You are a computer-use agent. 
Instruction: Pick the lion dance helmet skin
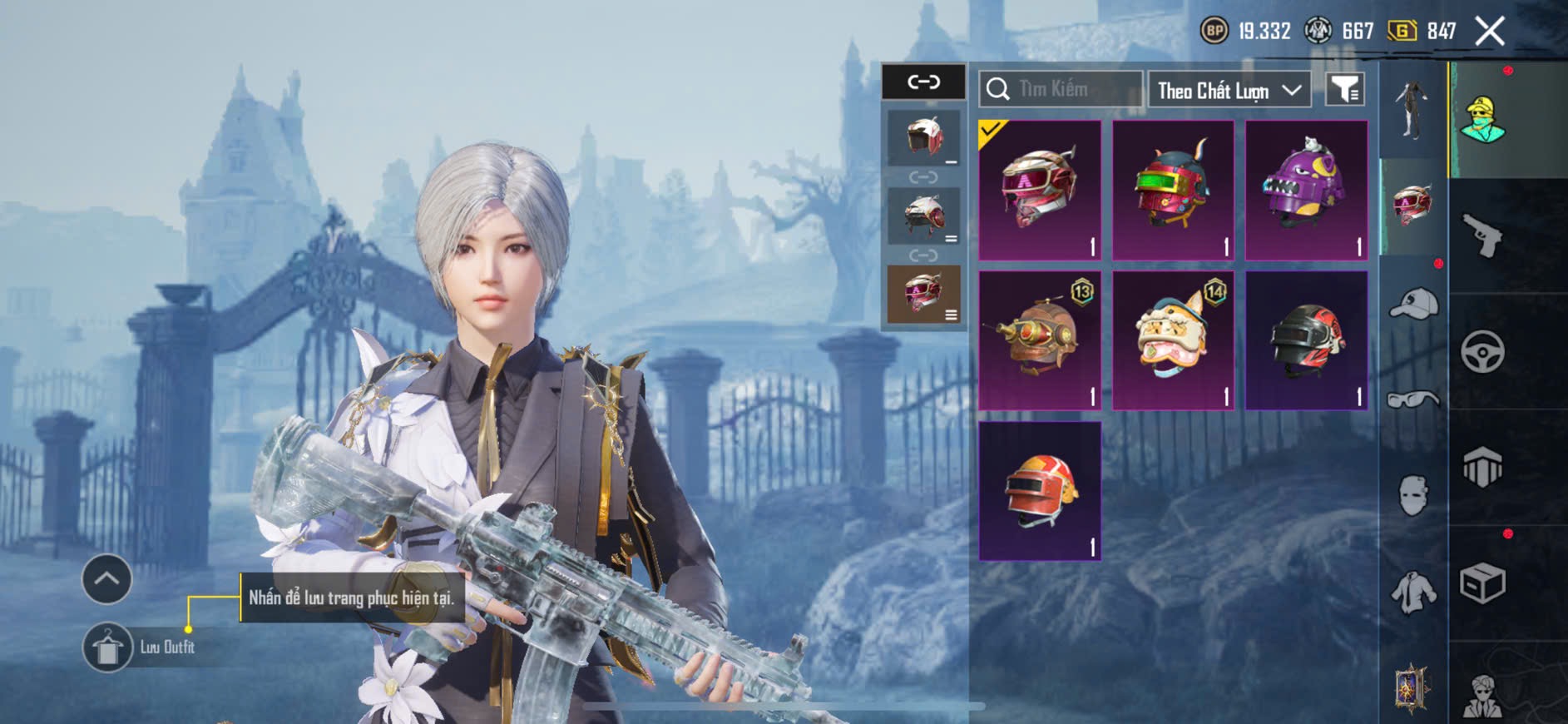click(1173, 340)
